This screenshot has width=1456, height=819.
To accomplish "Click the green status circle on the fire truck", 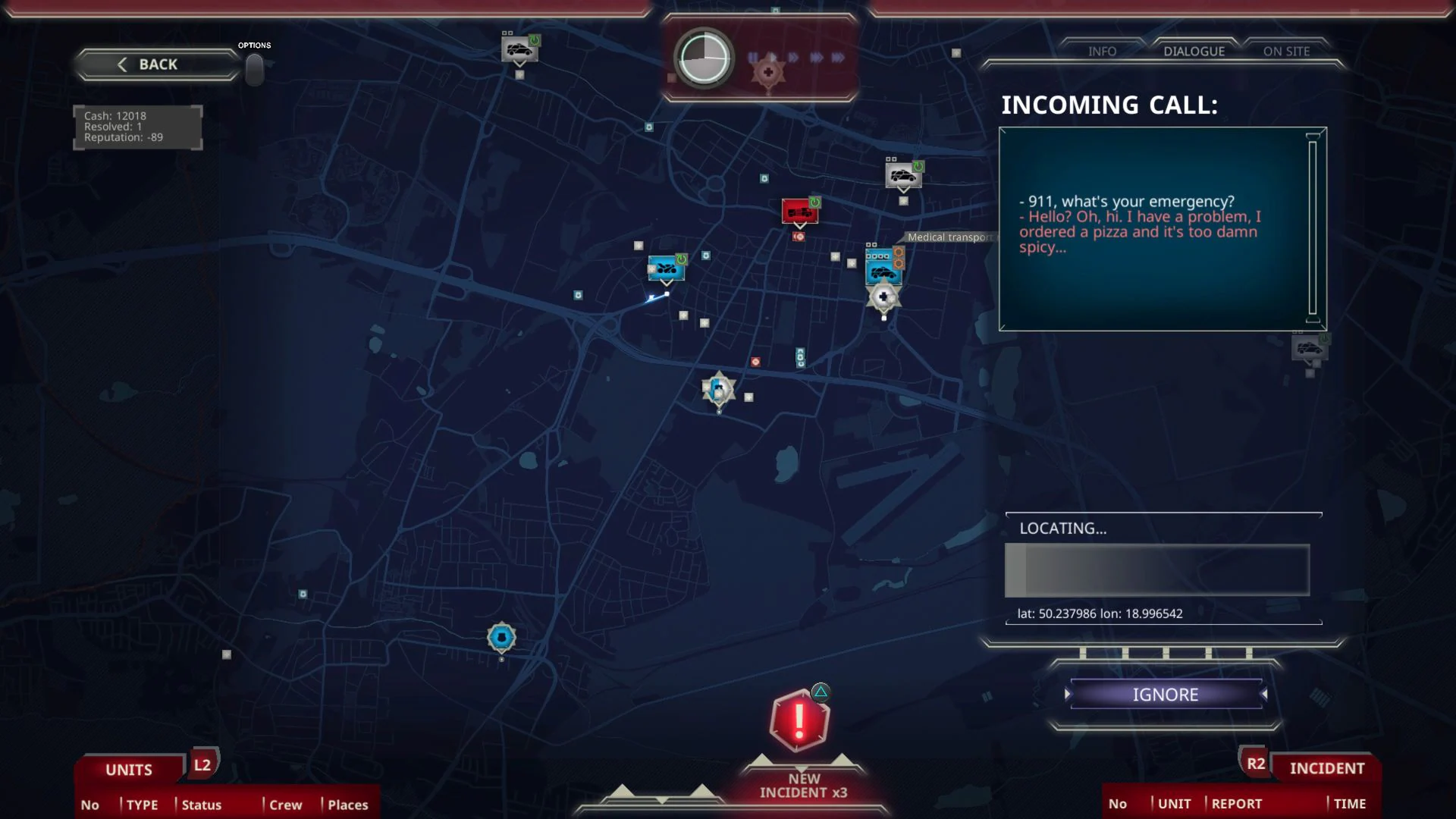I will (814, 202).
